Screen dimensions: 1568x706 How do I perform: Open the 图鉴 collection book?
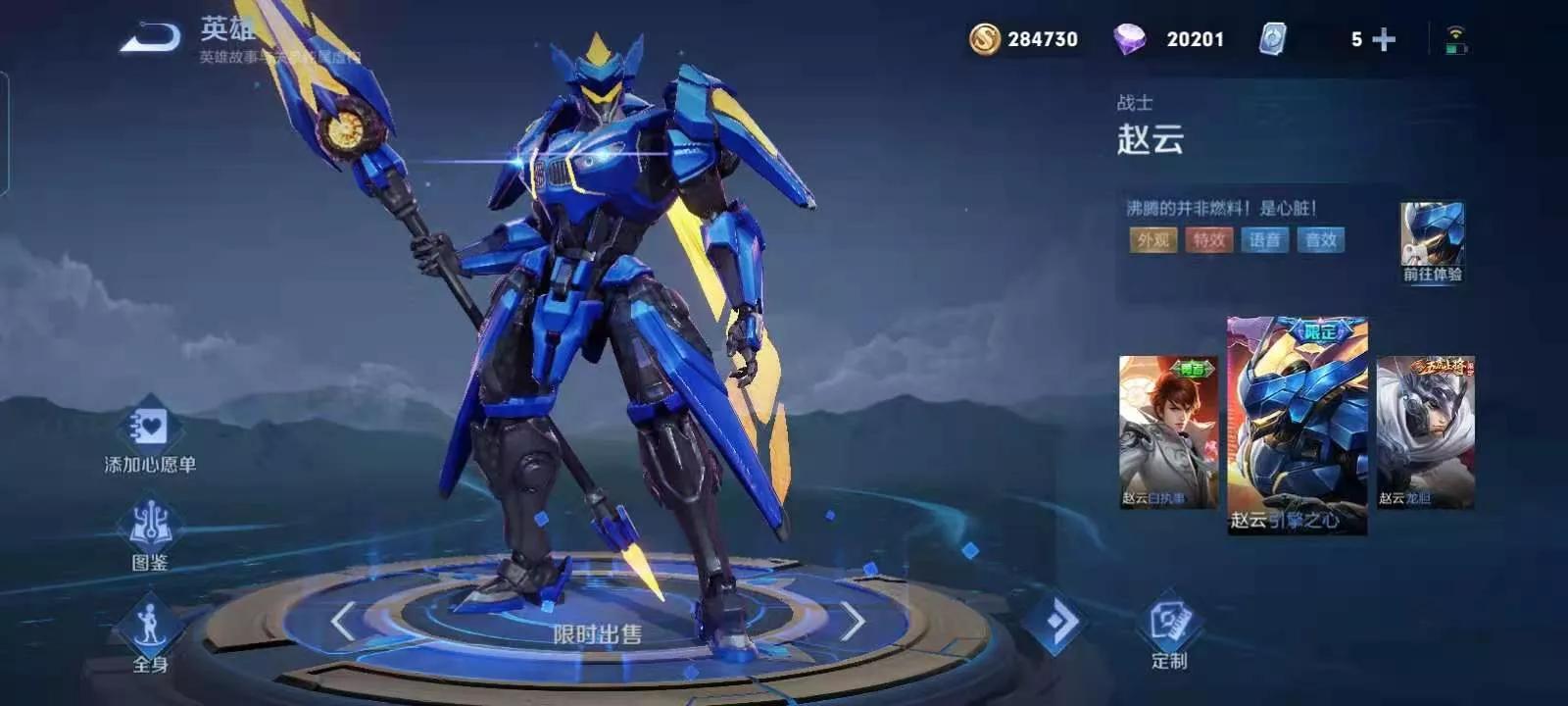tap(150, 527)
